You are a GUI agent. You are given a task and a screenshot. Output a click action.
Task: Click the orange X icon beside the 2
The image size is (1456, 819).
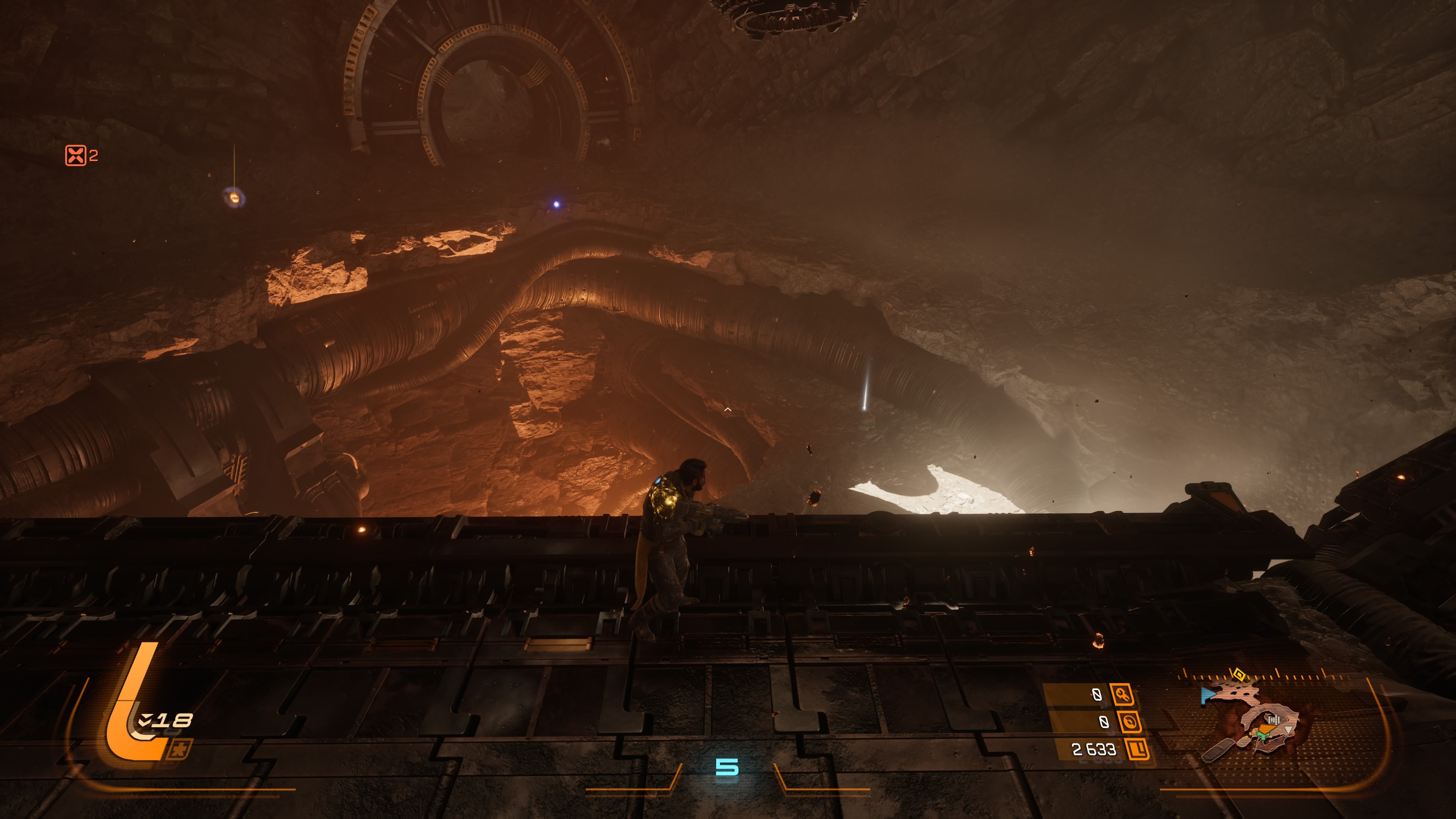click(x=75, y=155)
